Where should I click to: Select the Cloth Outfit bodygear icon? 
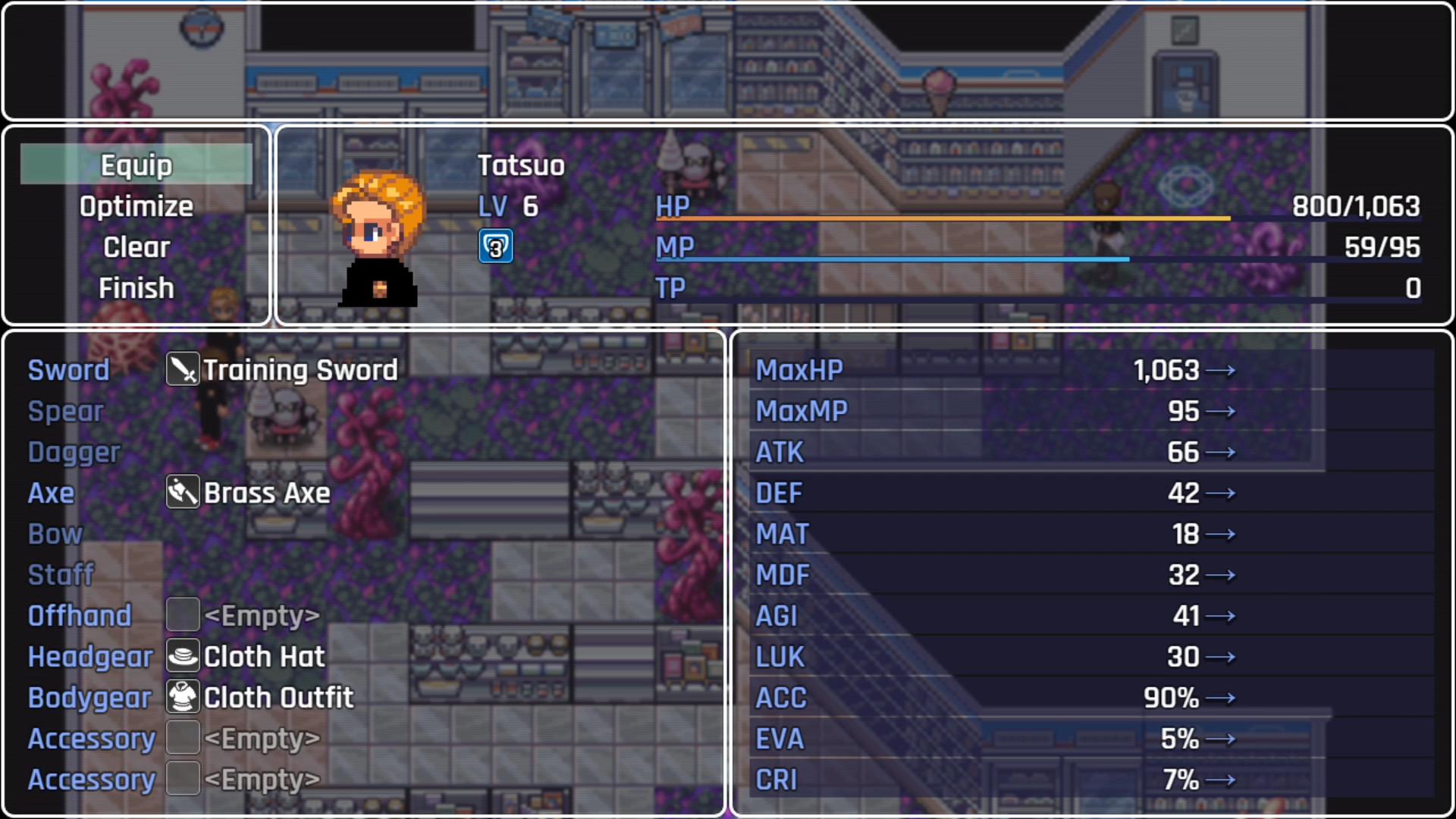[x=182, y=697]
